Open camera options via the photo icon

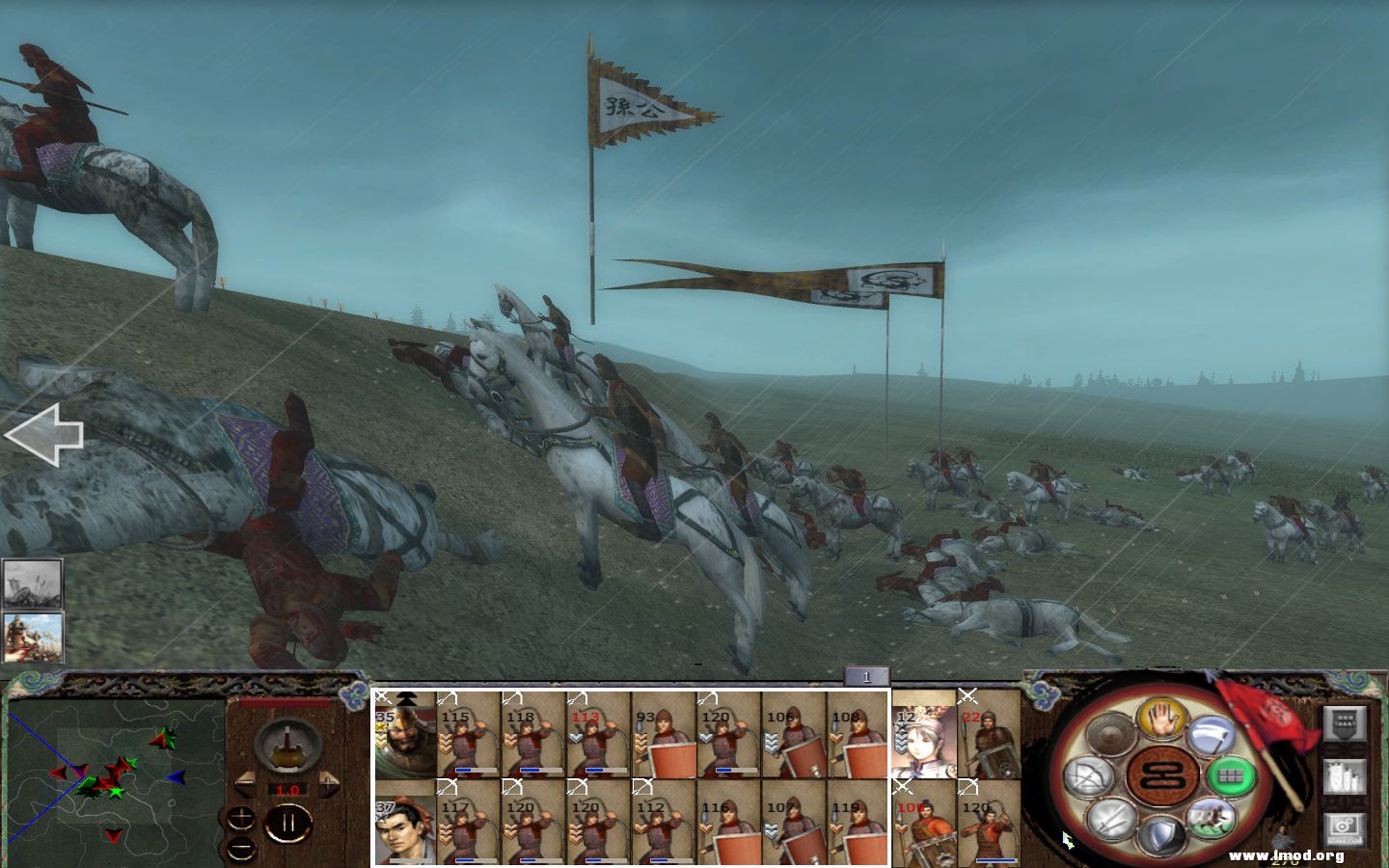click(1344, 827)
